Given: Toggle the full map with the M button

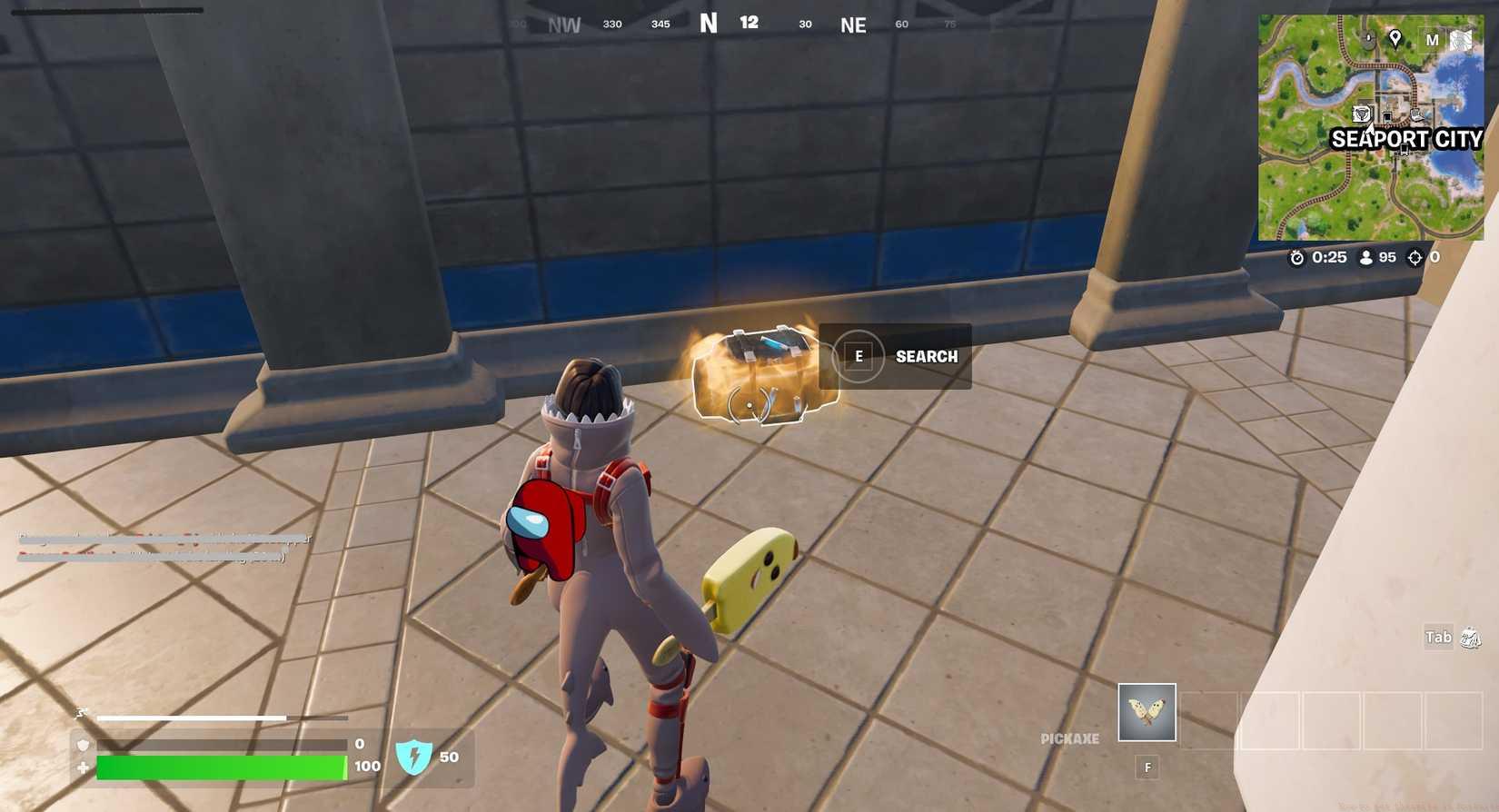Looking at the screenshot, I should click(x=1434, y=40).
